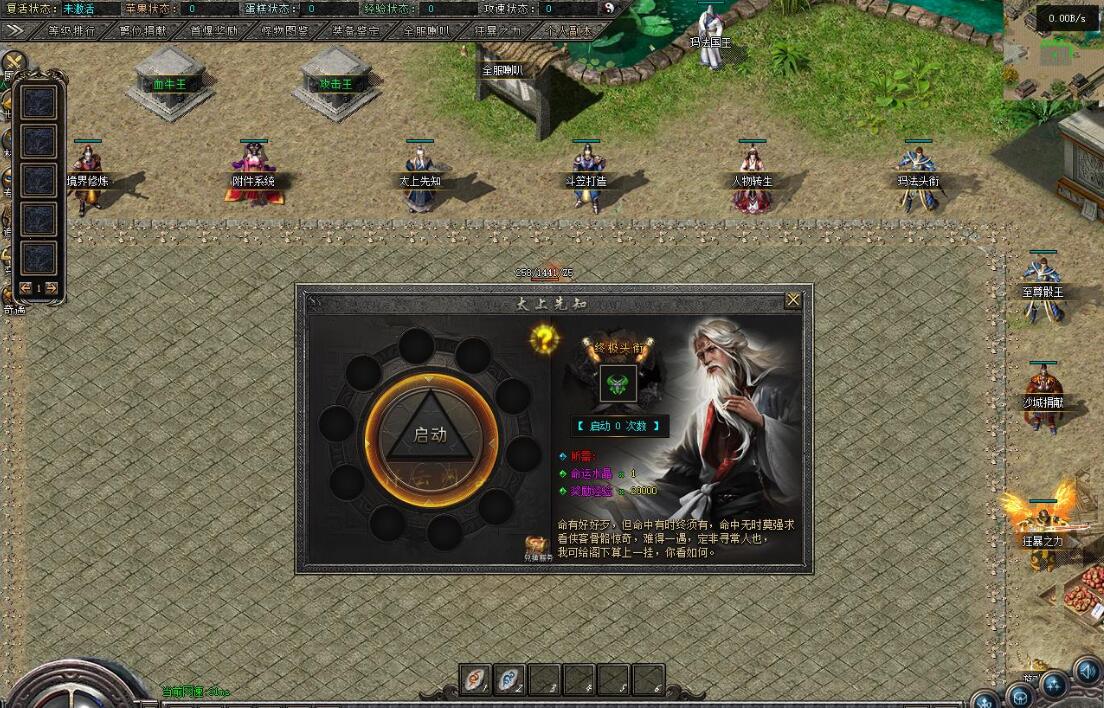Screen dimensions: 1104x708
Task: Open the 狂暴之力 menu entry
Action: point(498,31)
